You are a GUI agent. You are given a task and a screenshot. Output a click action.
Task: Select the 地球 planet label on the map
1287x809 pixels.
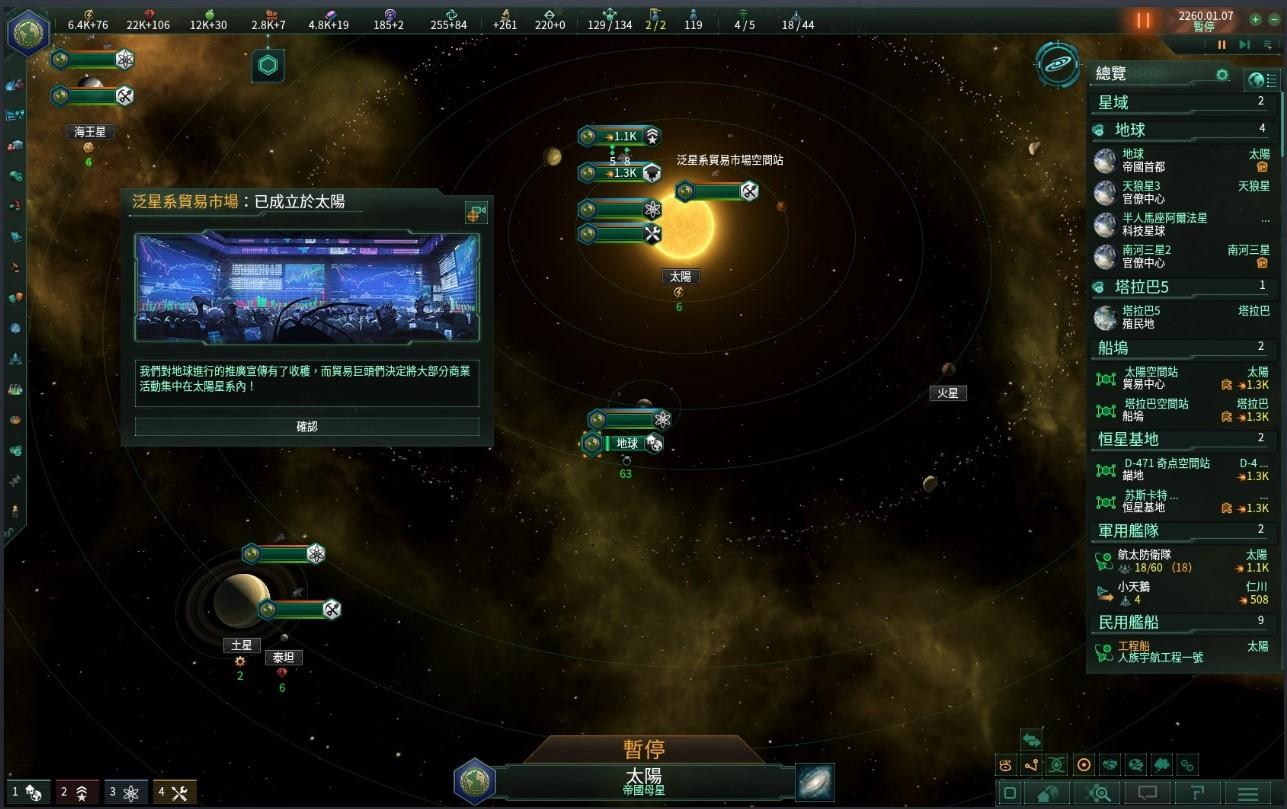627,443
